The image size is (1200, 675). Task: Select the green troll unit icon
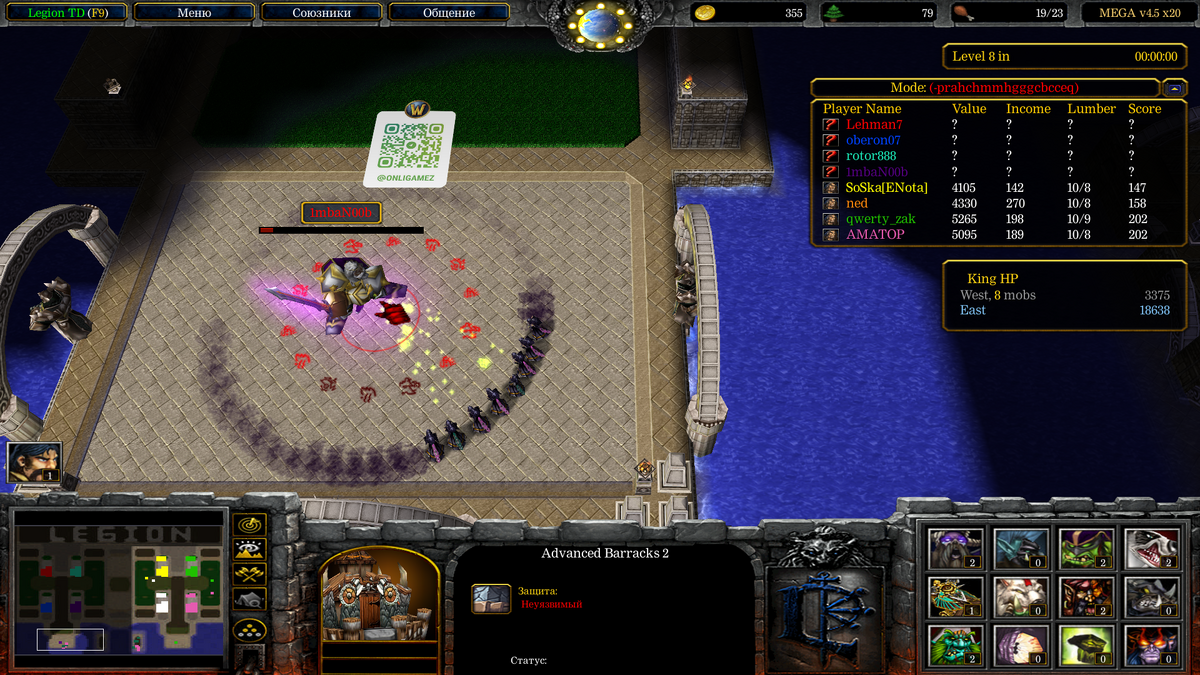point(956,645)
